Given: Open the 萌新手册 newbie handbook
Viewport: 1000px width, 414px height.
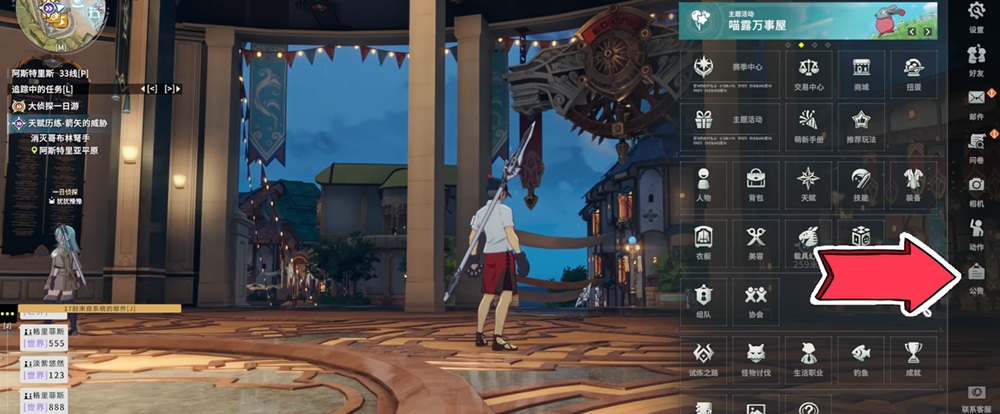Looking at the screenshot, I should 808,126.
